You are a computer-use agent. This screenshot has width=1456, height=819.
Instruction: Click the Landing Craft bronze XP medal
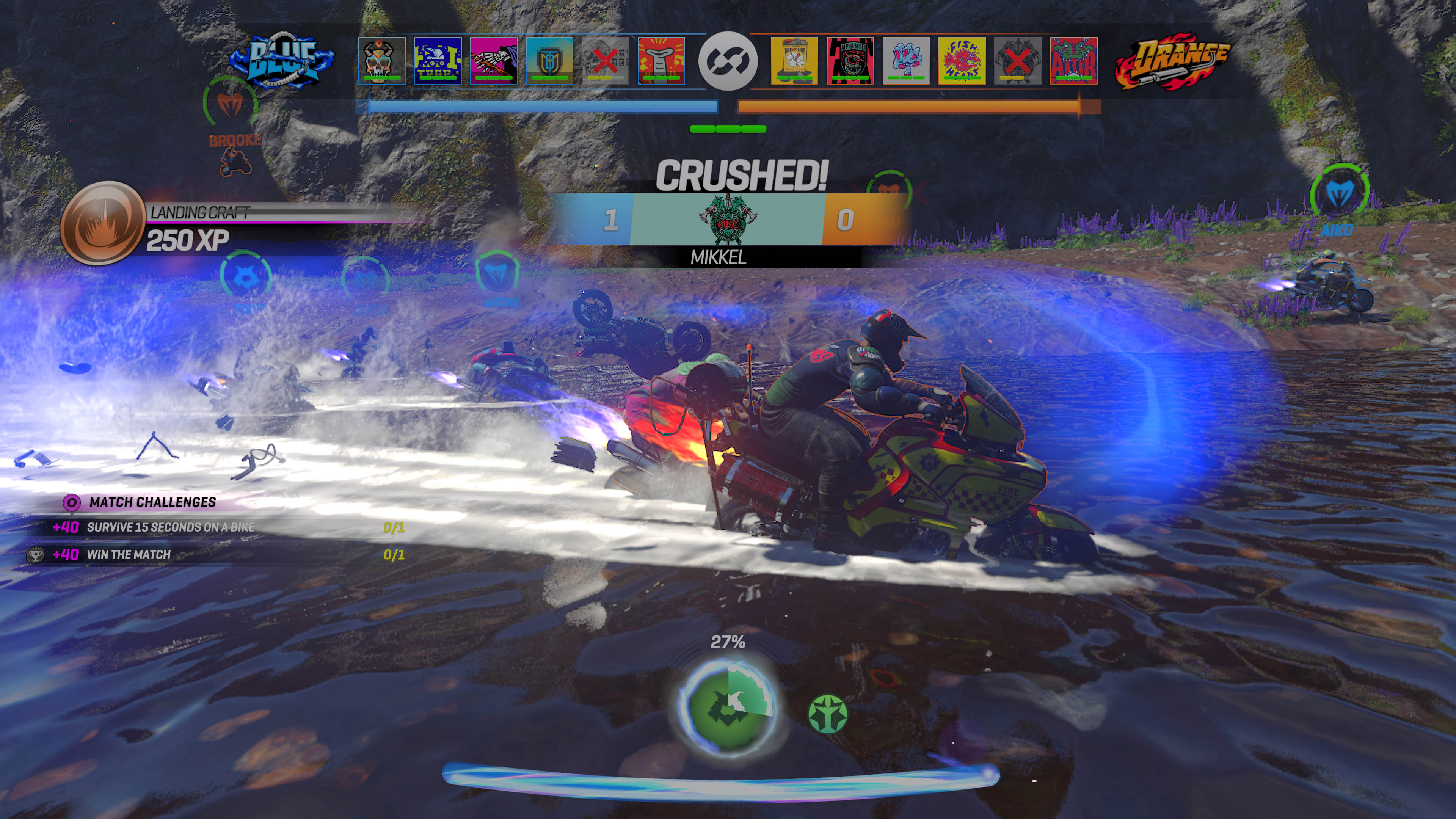(102, 223)
